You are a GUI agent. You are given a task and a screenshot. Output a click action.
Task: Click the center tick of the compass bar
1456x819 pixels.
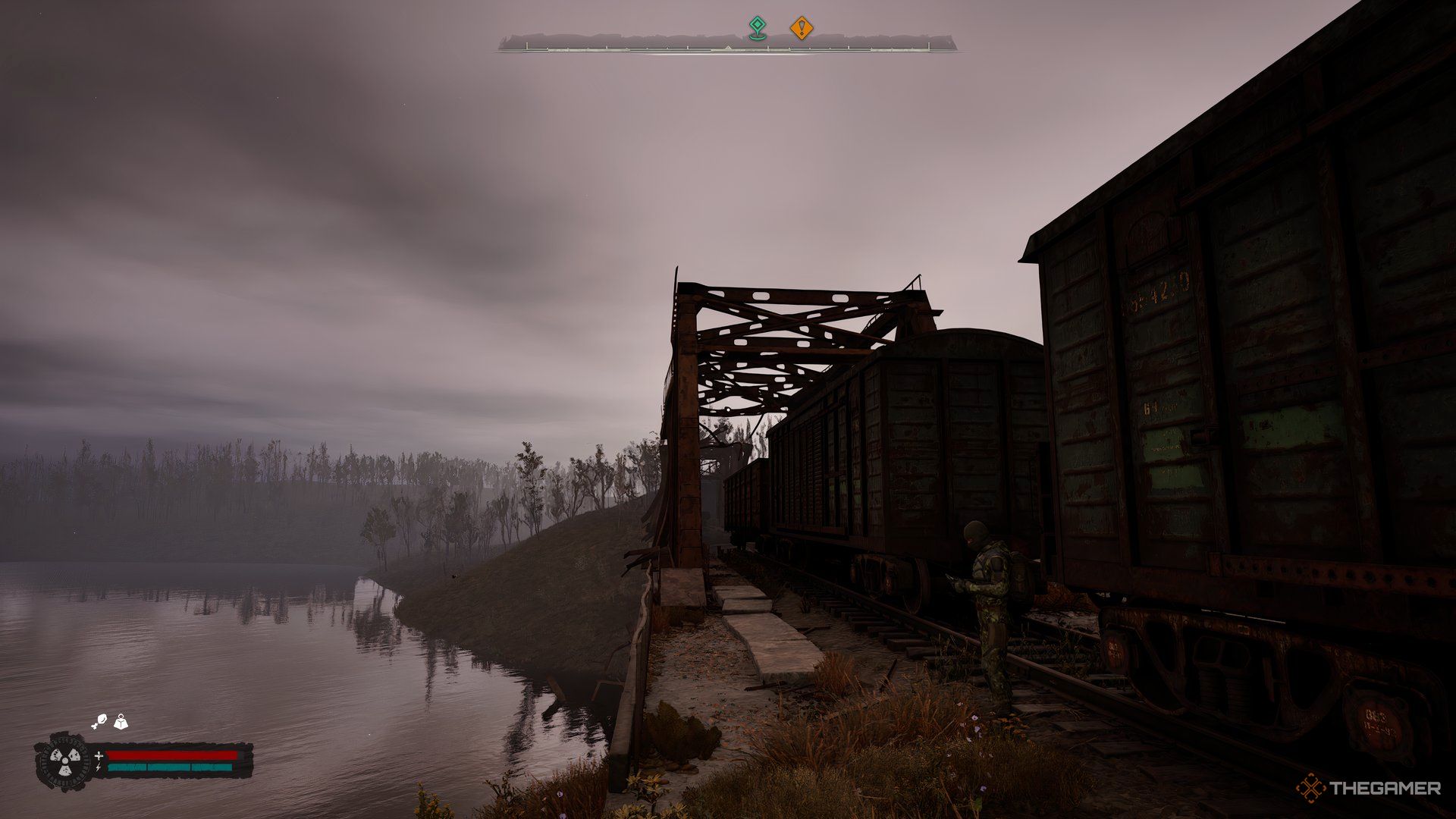[728, 49]
